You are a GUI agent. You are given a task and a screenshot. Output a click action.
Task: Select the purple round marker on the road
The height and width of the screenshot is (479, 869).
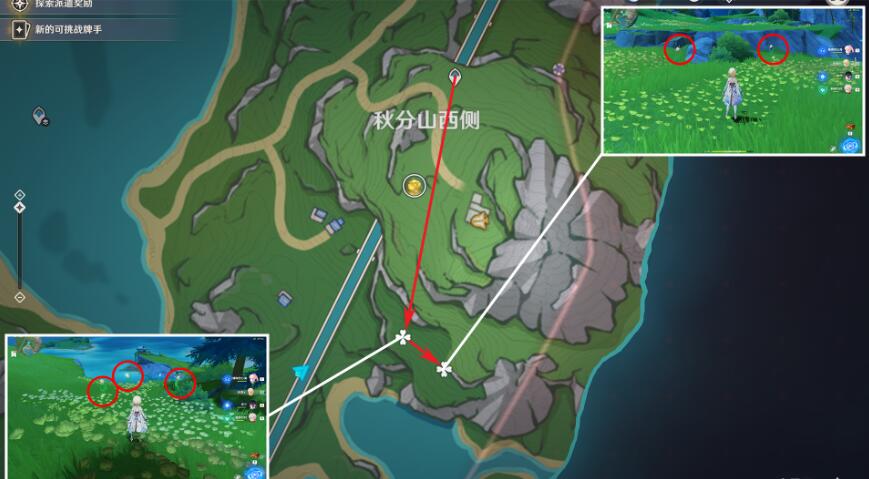[559, 69]
